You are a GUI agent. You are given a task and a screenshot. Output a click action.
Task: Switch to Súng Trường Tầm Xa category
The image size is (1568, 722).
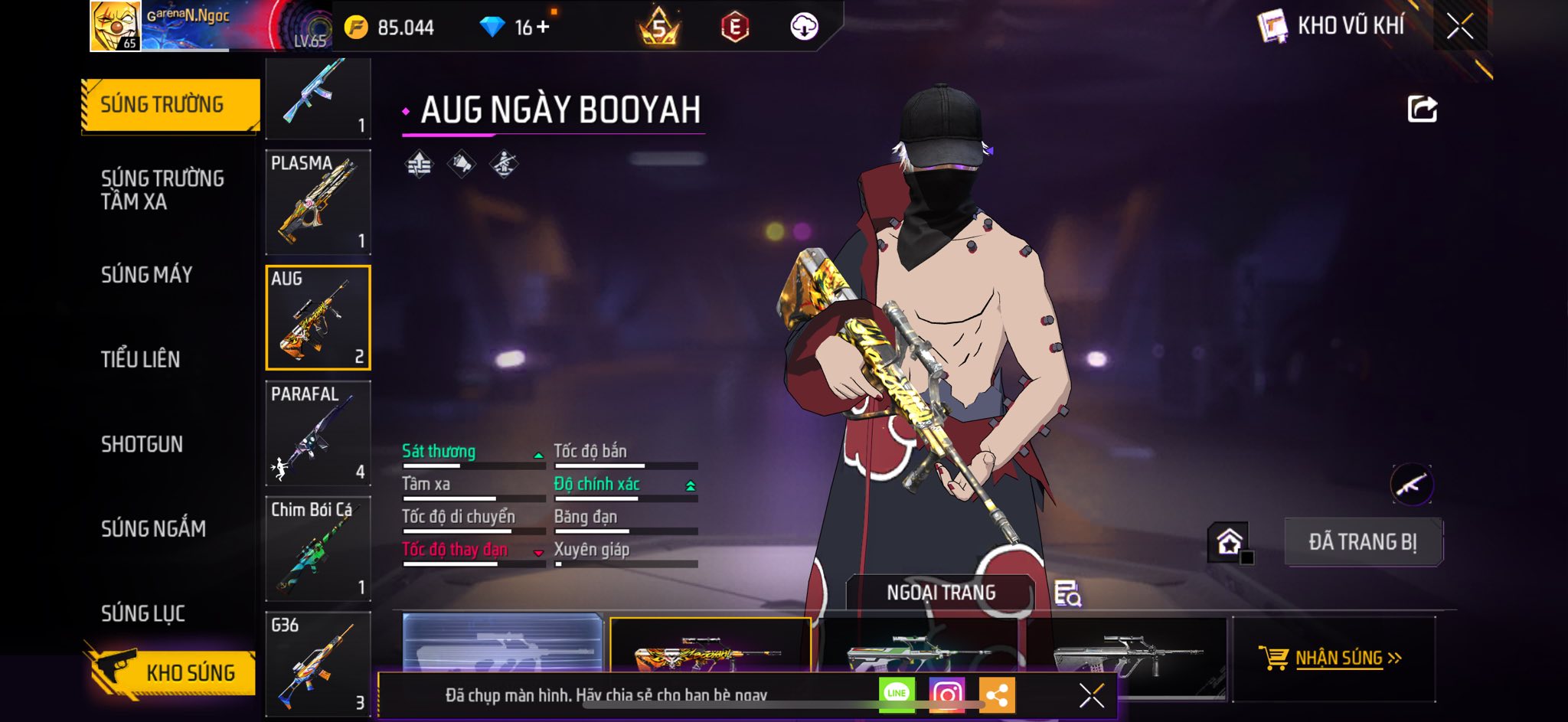pos(162,190)
